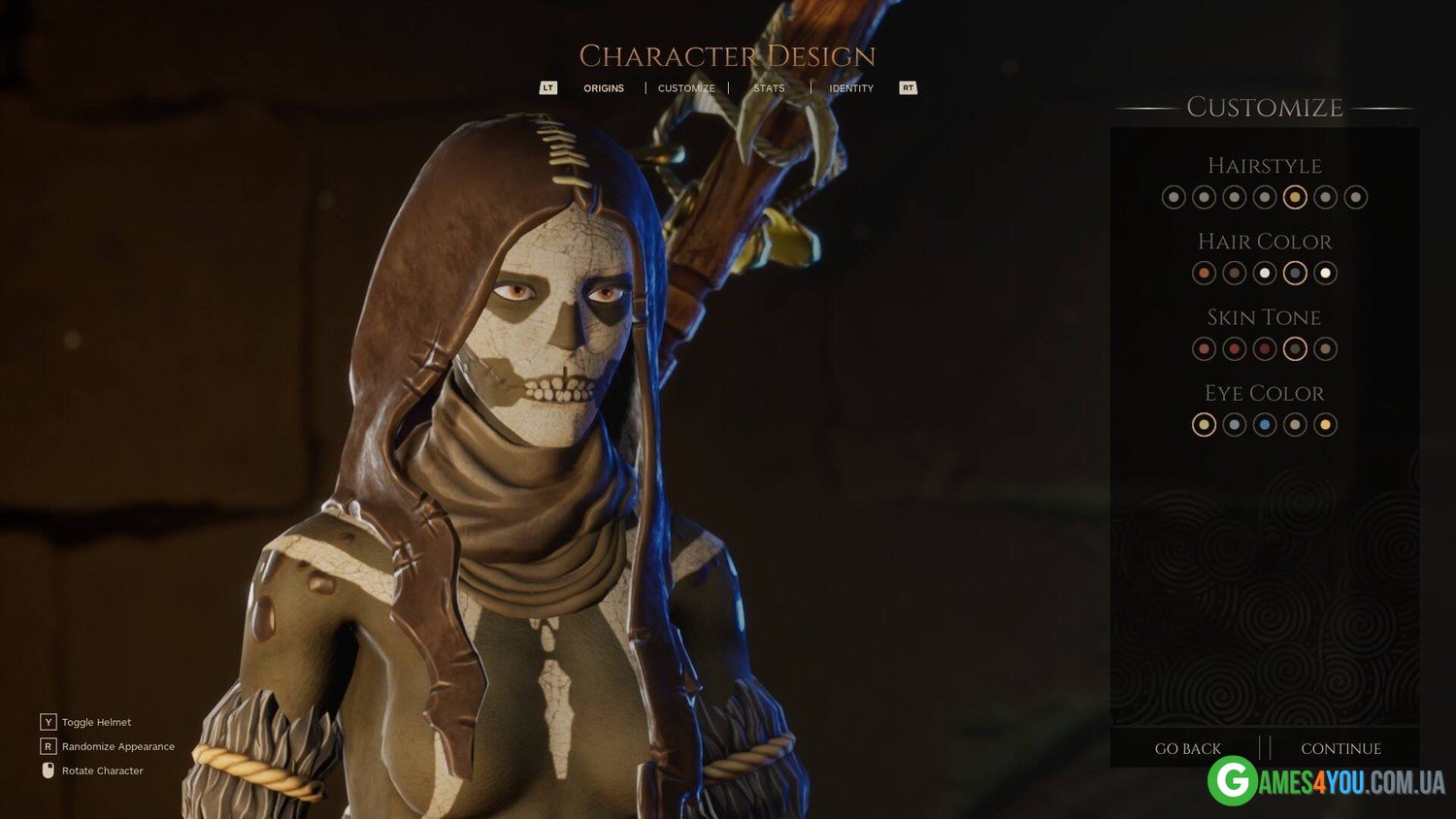Viewport: 1456px width, 819px height.
Task: Go to the Stats tab
Action: click(x=769, y=88)
